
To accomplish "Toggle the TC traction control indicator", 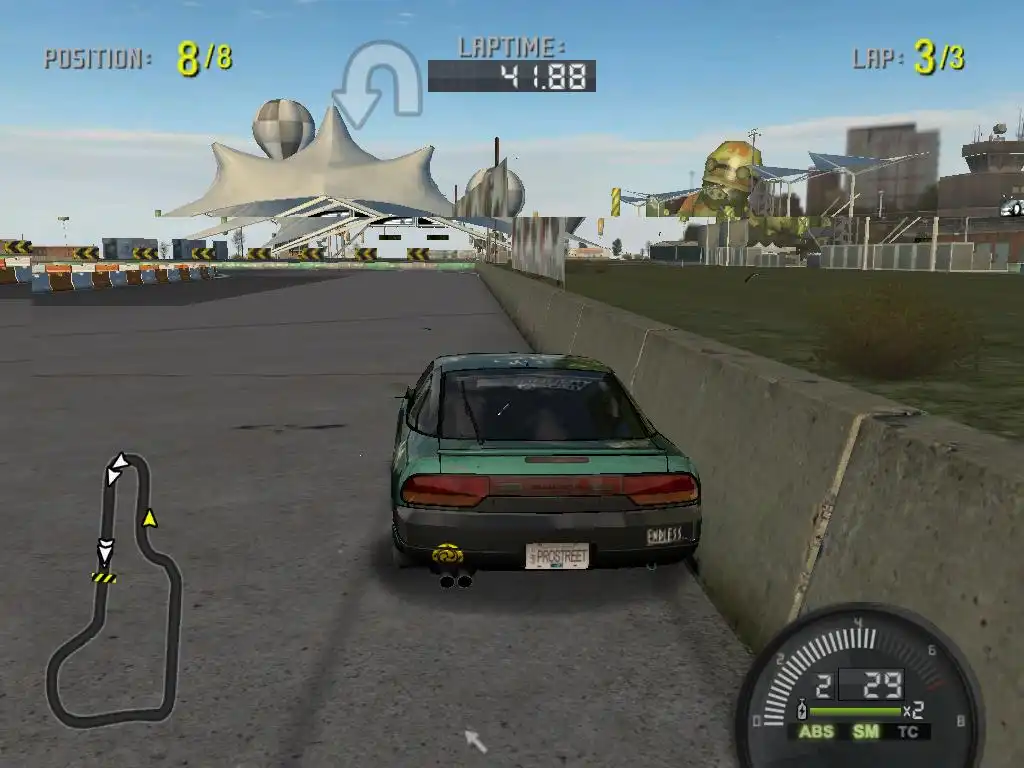I will pyautogui.click(x=908, y=731).
